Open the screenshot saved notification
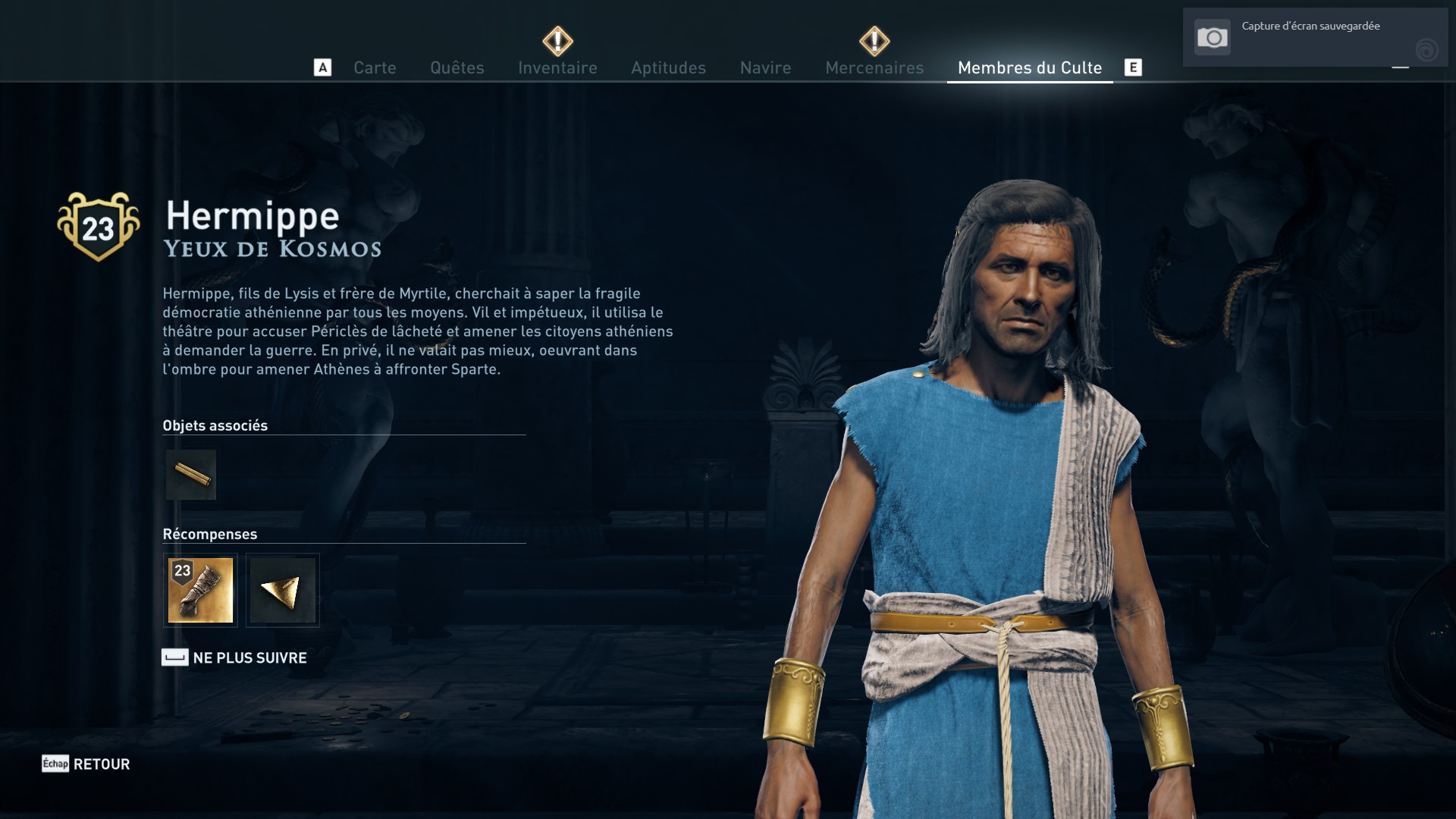 click(1314, 37)
